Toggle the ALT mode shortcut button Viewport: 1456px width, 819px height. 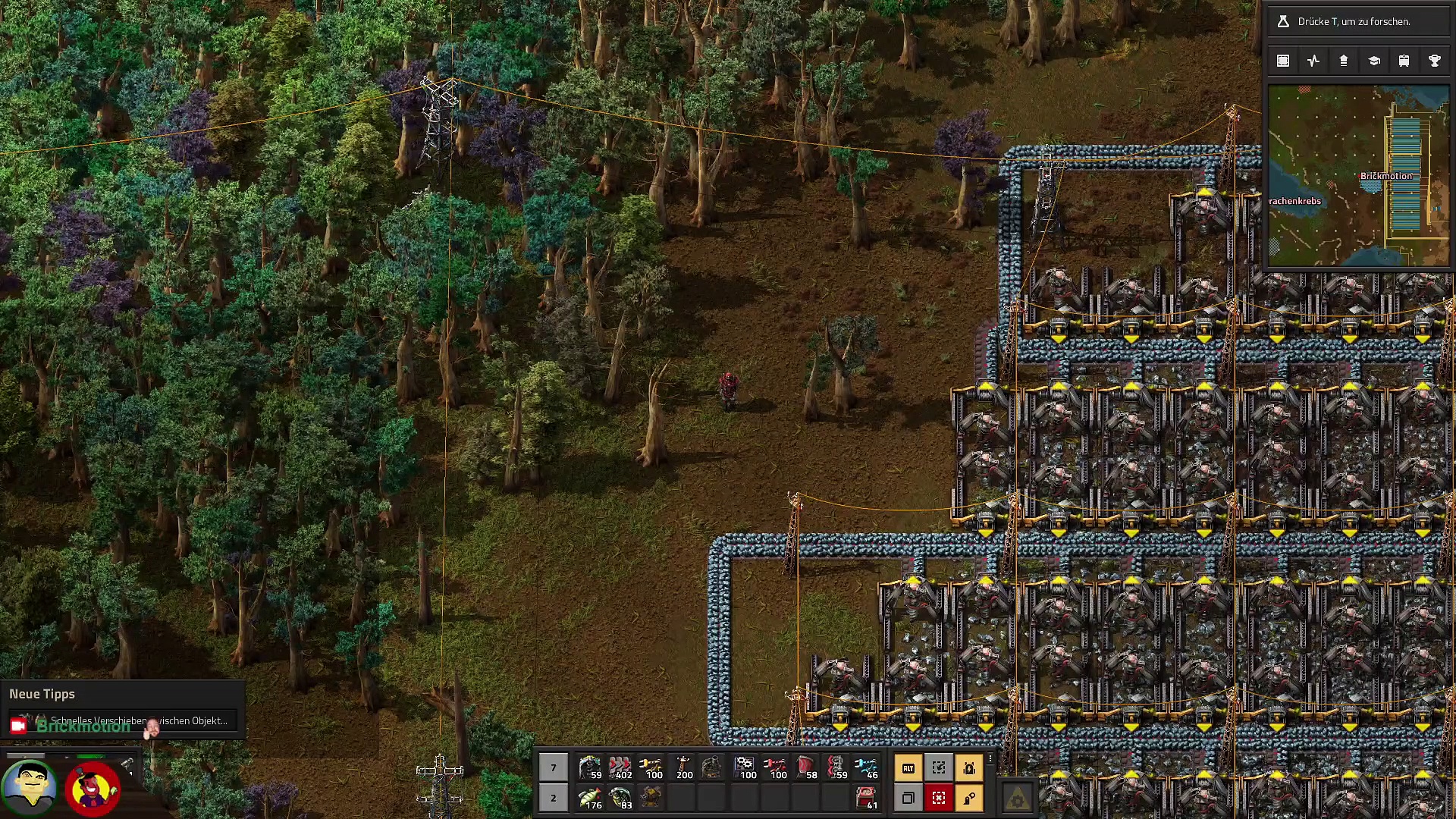pos(908,768)
